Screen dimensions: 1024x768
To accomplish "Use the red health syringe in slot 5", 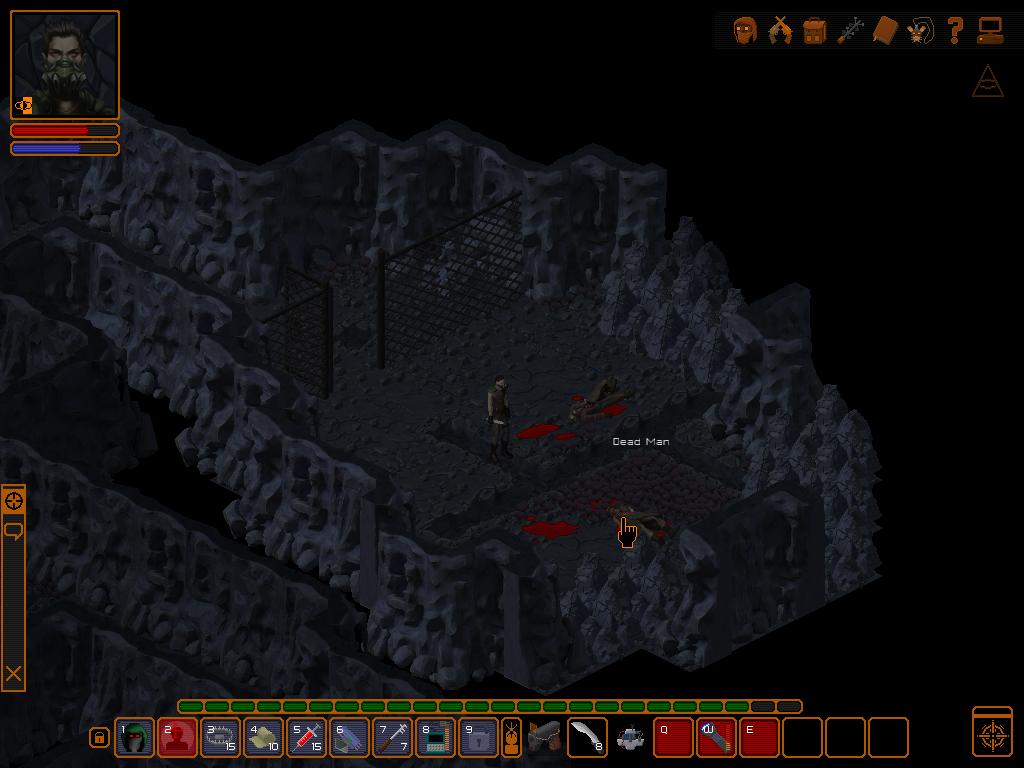I will tap(307, 738).
